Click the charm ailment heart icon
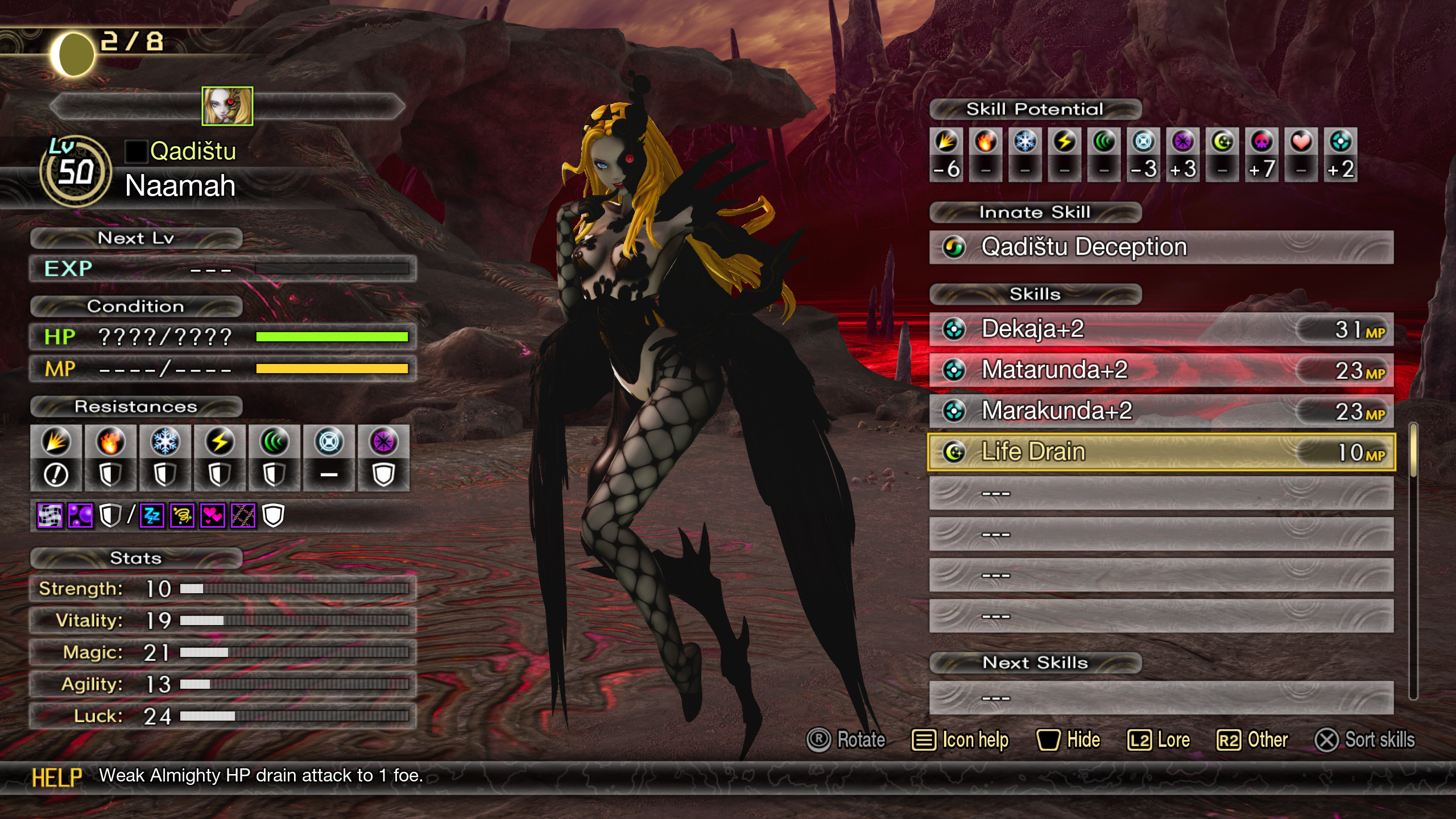Viewport: 1456px width, 819px height. (x=212, y=516)
